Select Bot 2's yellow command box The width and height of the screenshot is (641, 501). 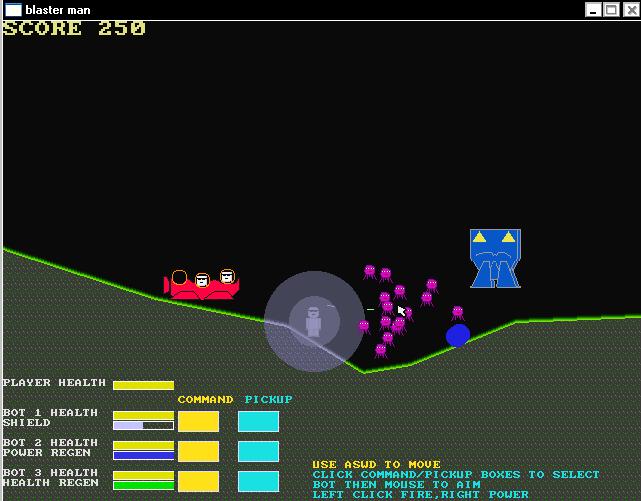pyautogui.click(x=198, y=451)
